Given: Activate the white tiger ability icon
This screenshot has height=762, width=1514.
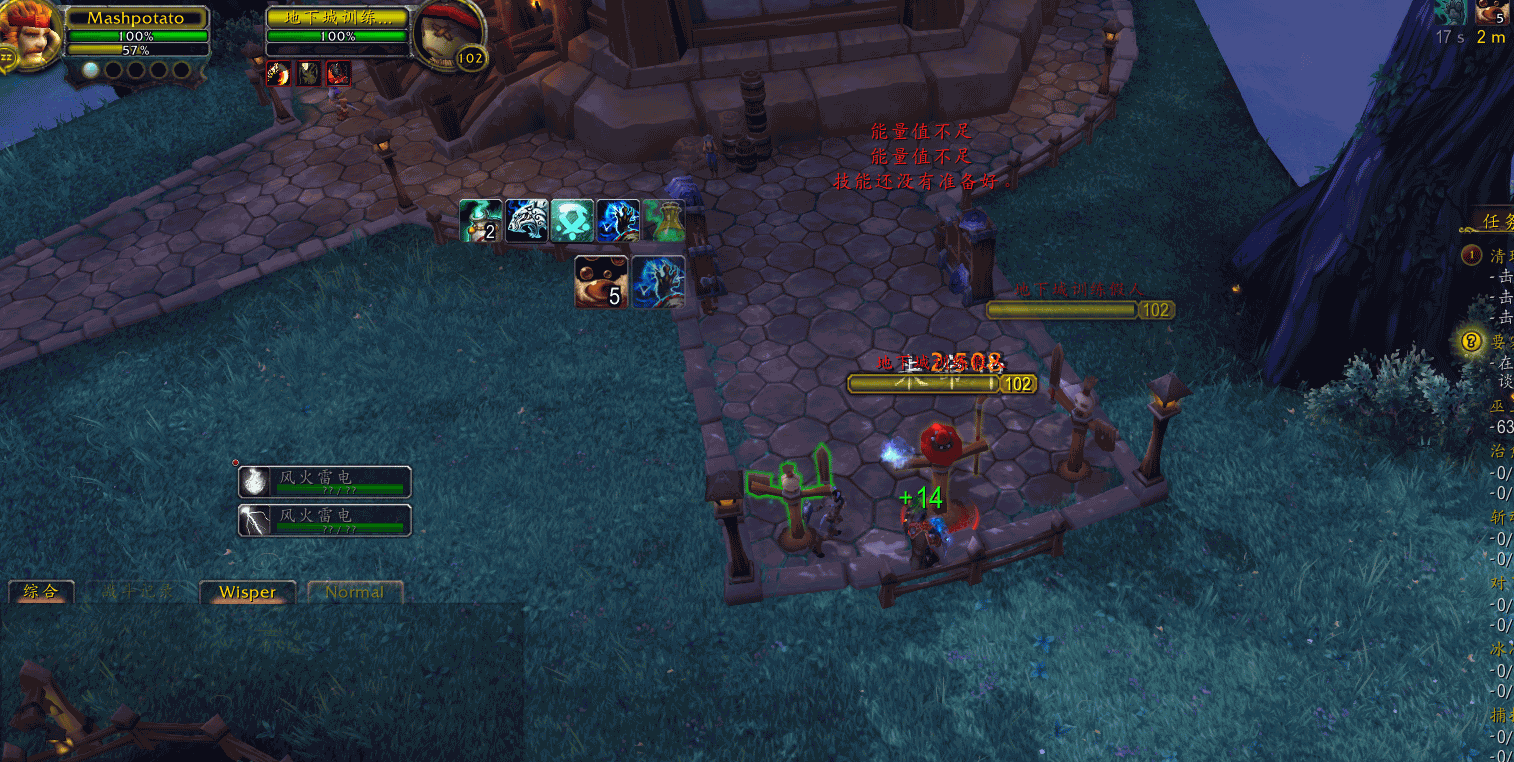Looking at the screenshot, I should [x=526, y=221].
